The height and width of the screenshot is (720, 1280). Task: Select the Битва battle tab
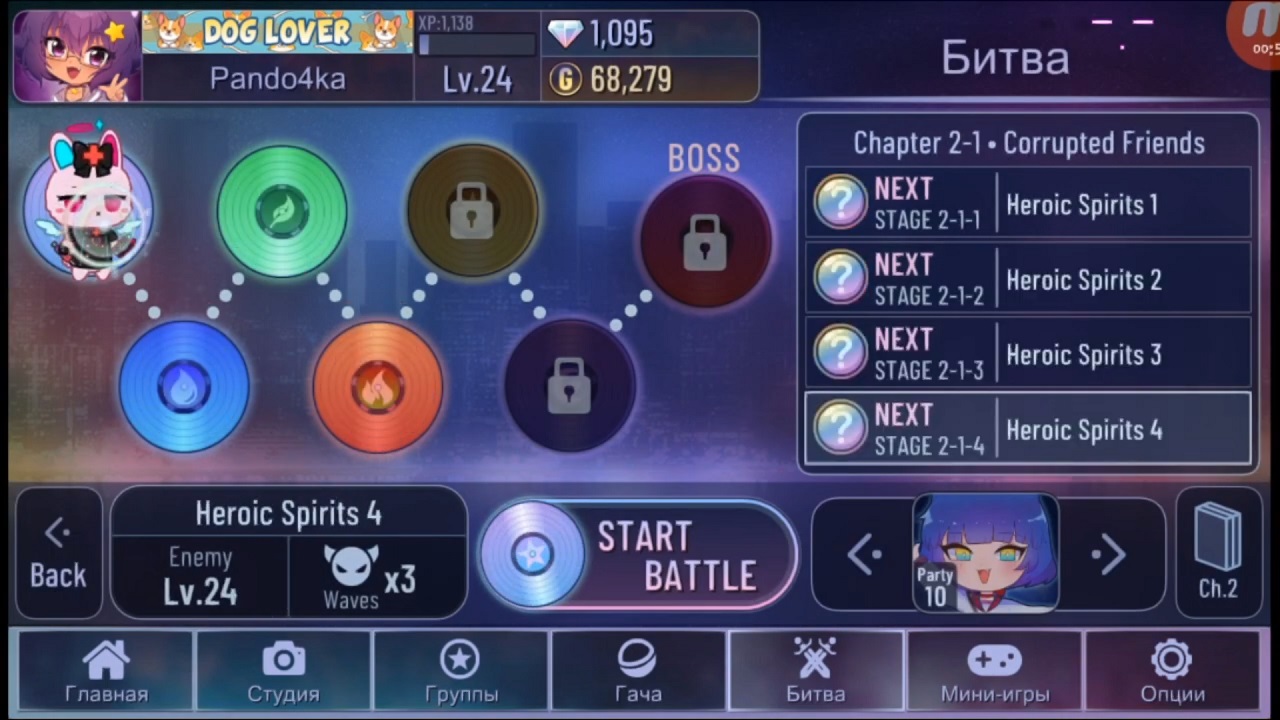pos(816,672)
